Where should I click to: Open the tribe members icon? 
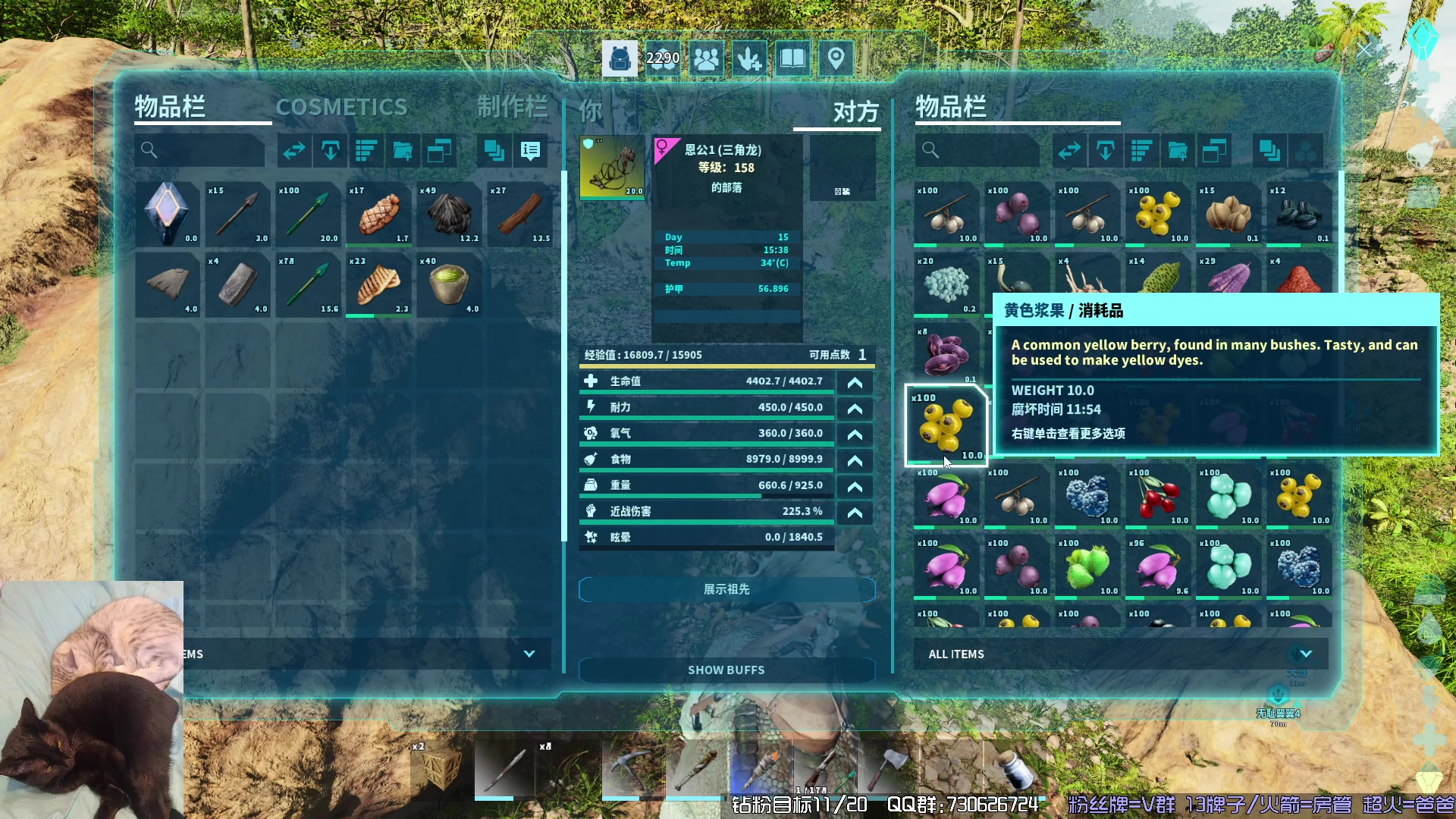click(x=706, y=58)
